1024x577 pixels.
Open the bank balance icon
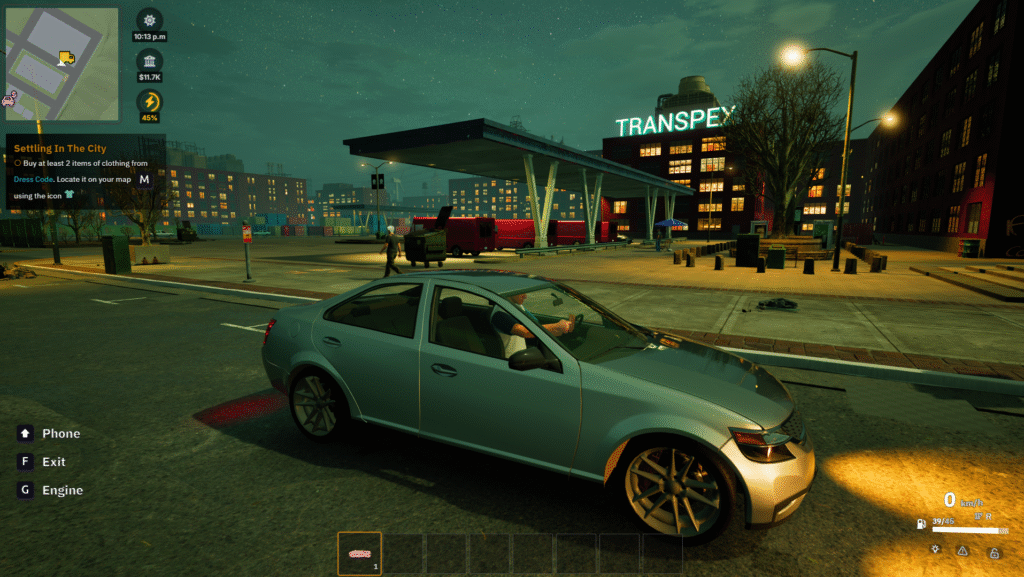[150, 60]
